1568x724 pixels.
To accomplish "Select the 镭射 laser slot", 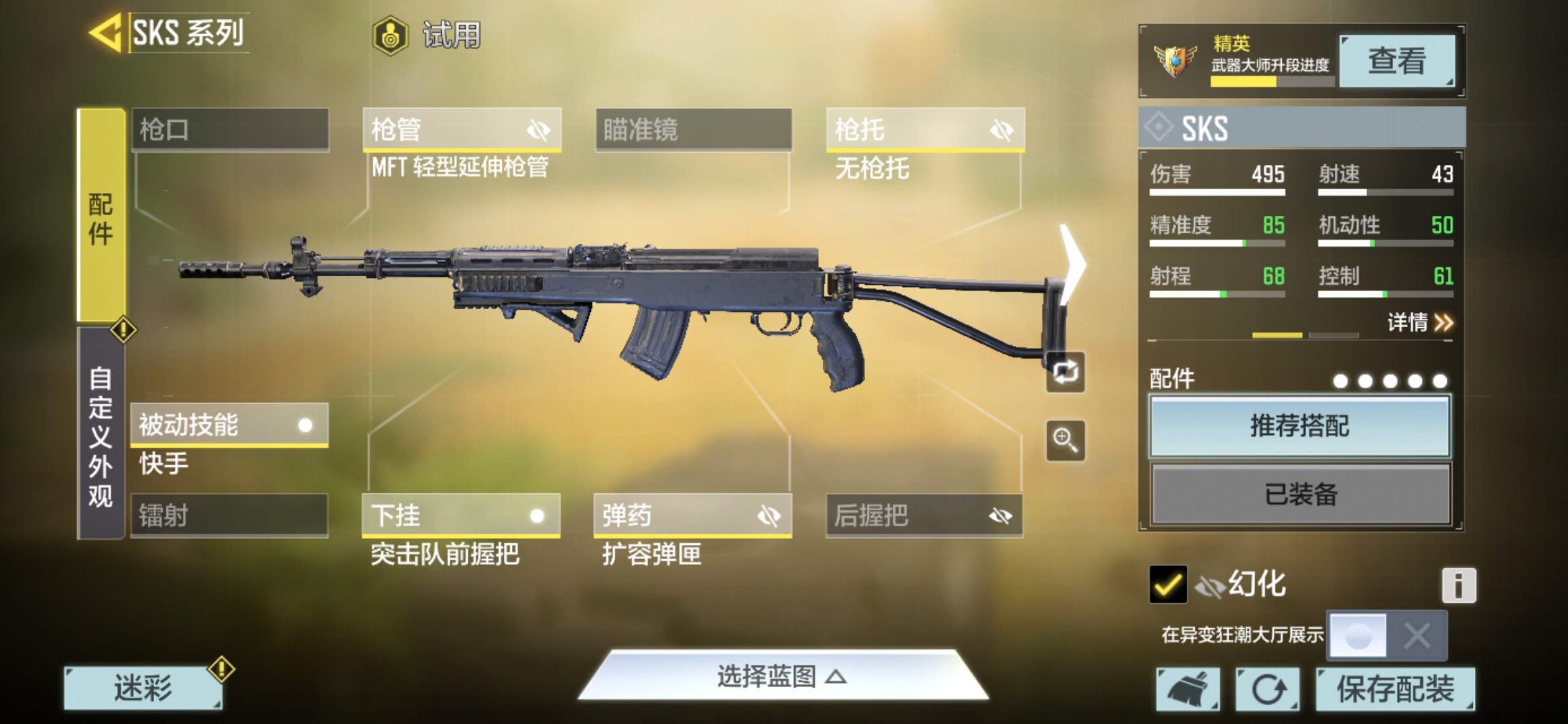I will 229,516.
